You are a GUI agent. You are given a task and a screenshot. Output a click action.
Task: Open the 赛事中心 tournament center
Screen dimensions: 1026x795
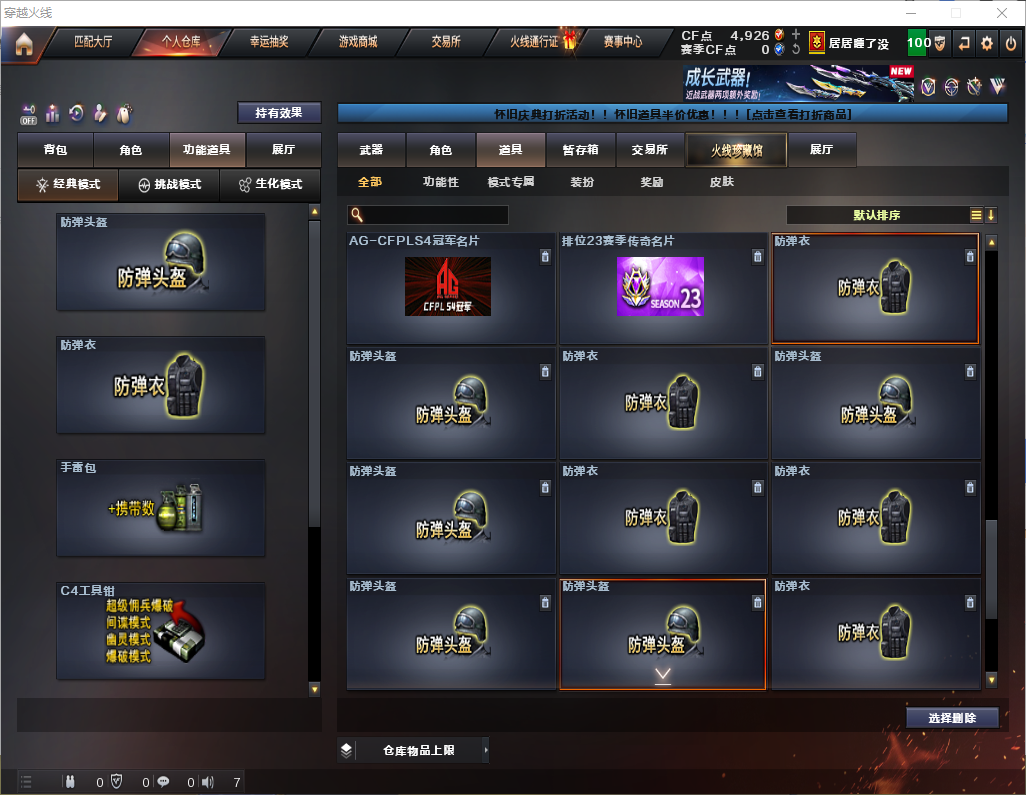(x=622, y=42)
